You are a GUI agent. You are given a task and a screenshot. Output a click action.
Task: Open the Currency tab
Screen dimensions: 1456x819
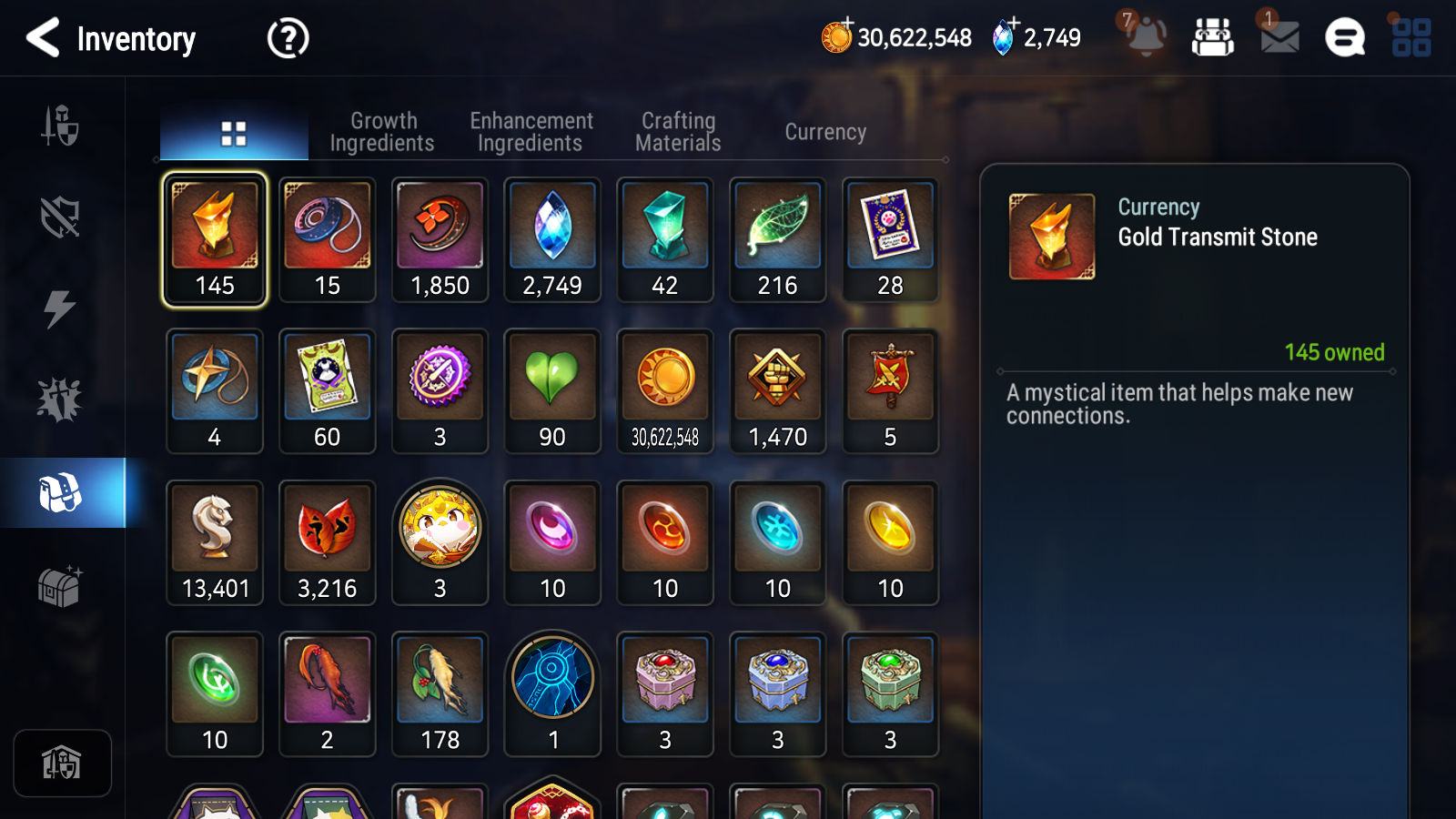[824, 131]
